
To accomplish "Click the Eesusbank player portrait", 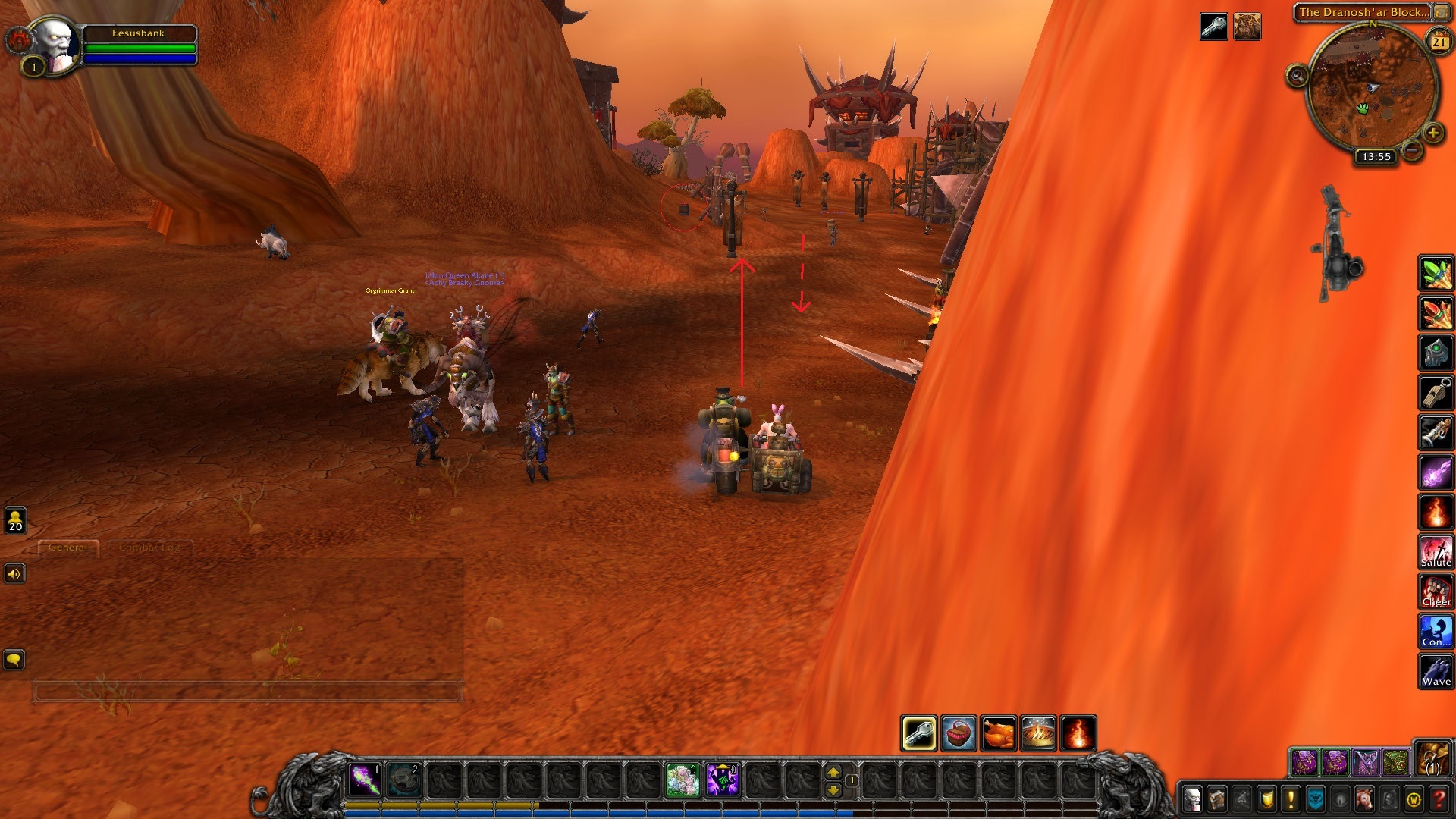I will pos(55,44).
